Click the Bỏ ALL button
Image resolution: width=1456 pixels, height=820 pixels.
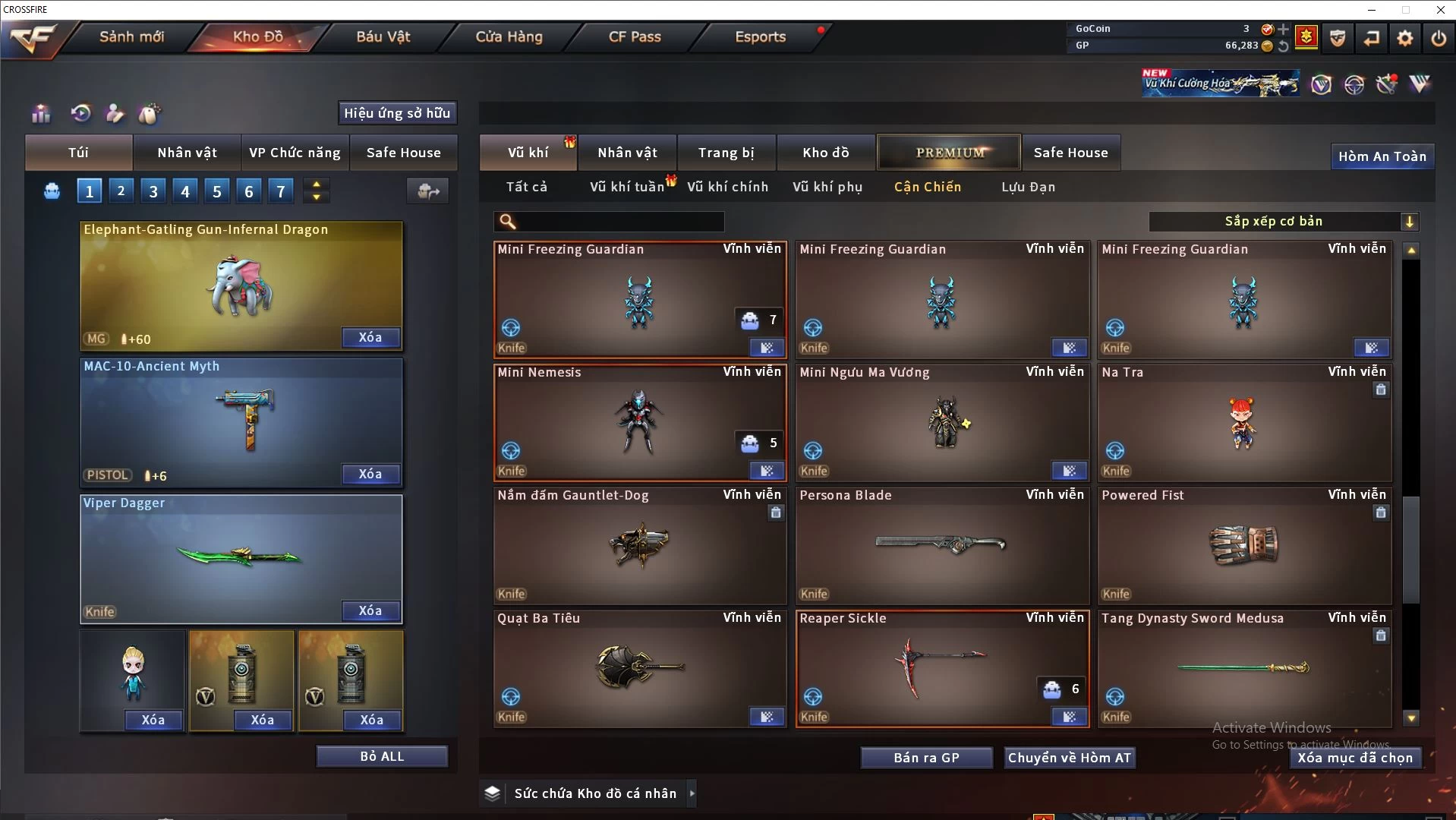click(382, 756)
